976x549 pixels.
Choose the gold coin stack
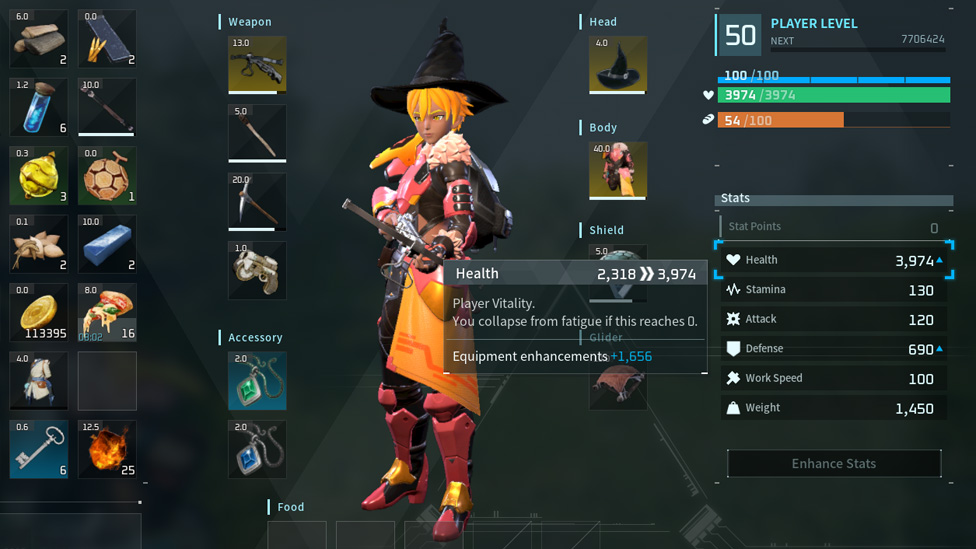pyautogui.click(x=39, y=312)
